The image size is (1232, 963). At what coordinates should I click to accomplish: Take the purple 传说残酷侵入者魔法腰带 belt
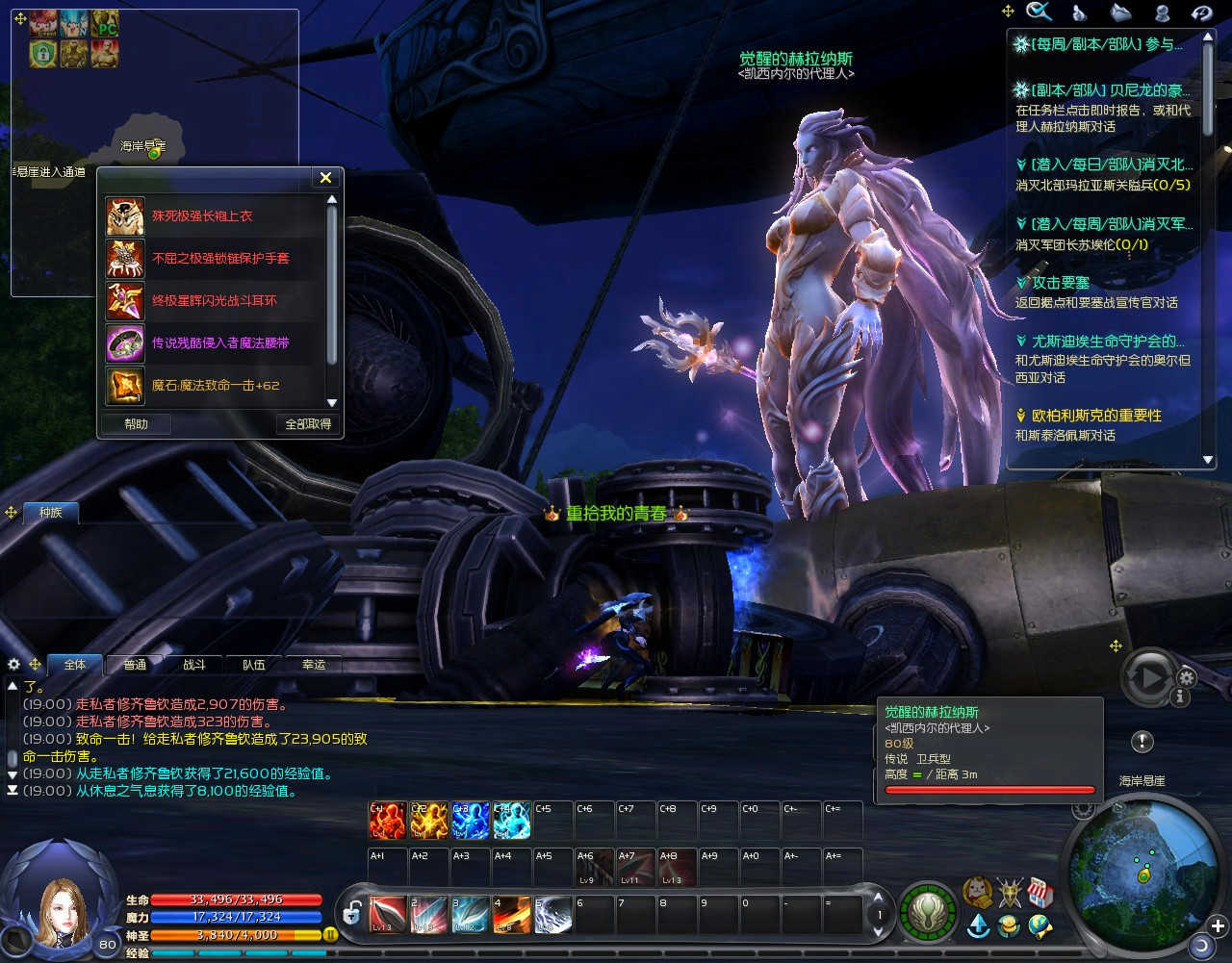[x=220, y=343]
